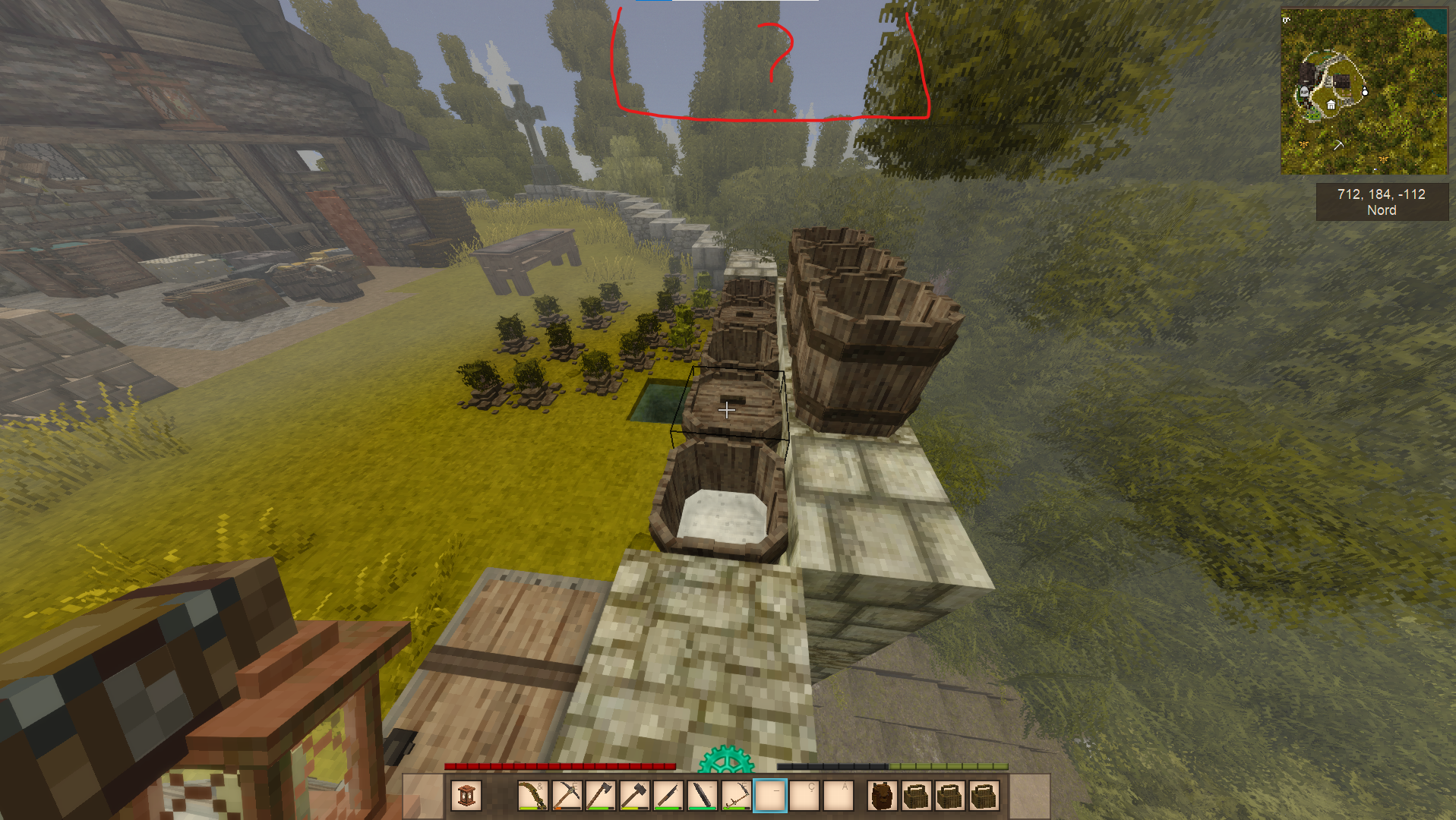Equip the pickaxe from the hotbar
This screenshot has width=1456, height=820.
[567, 796]
